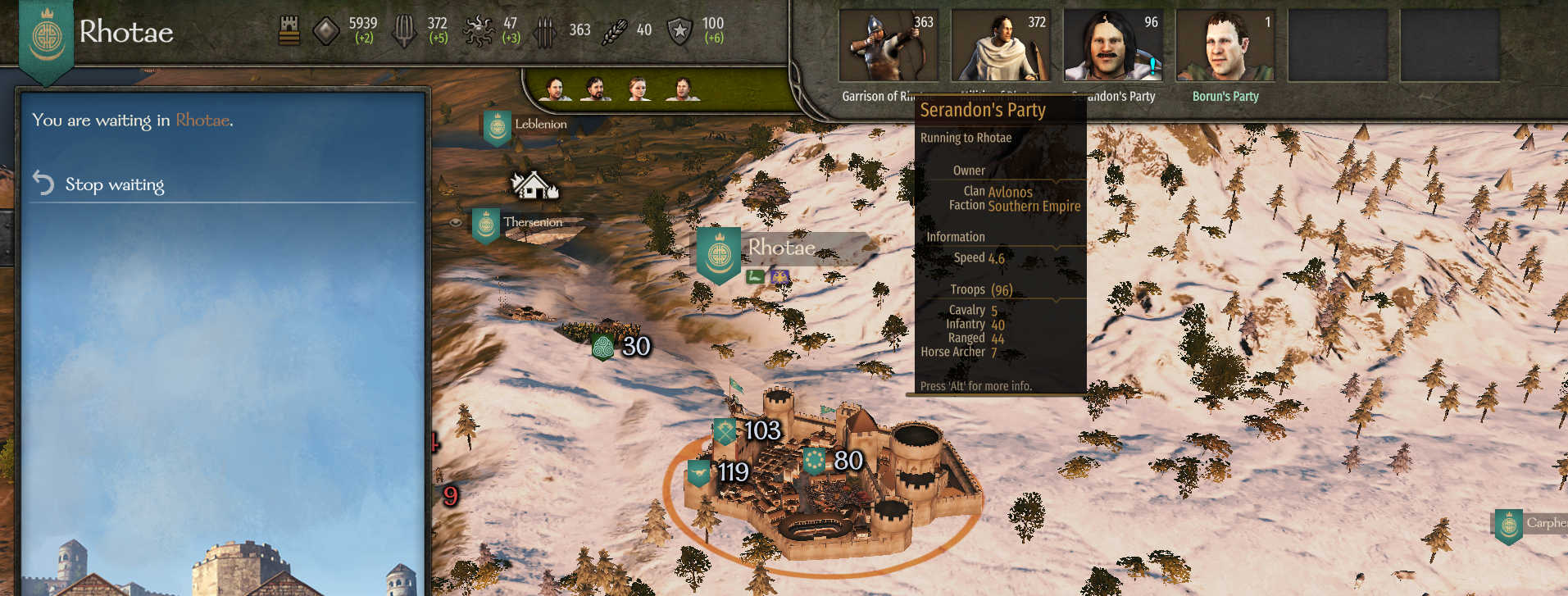
Task: Select the party marker with 80 troops
Action: click(833, 461)
